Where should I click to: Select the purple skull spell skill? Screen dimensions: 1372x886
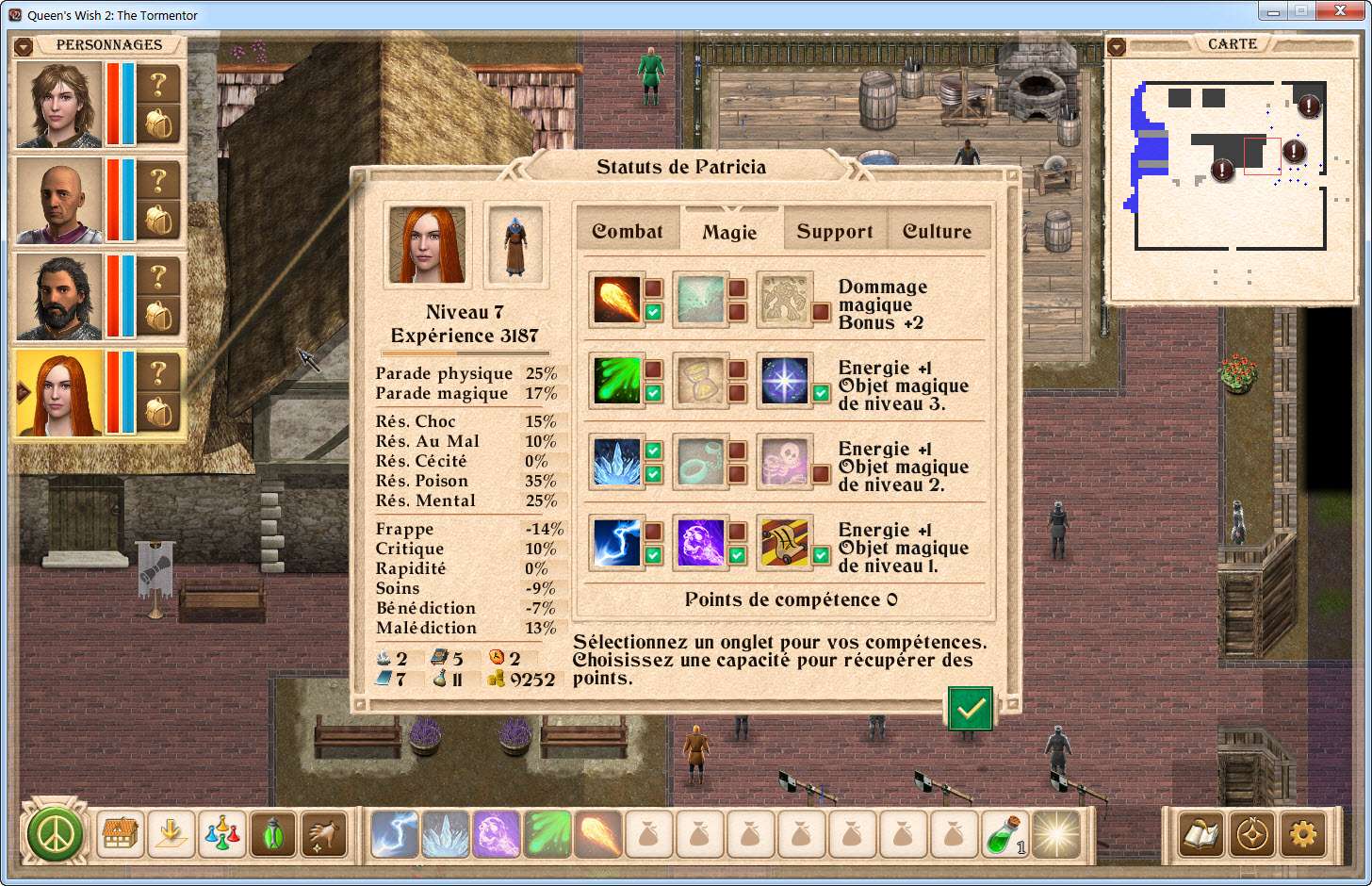701,543
